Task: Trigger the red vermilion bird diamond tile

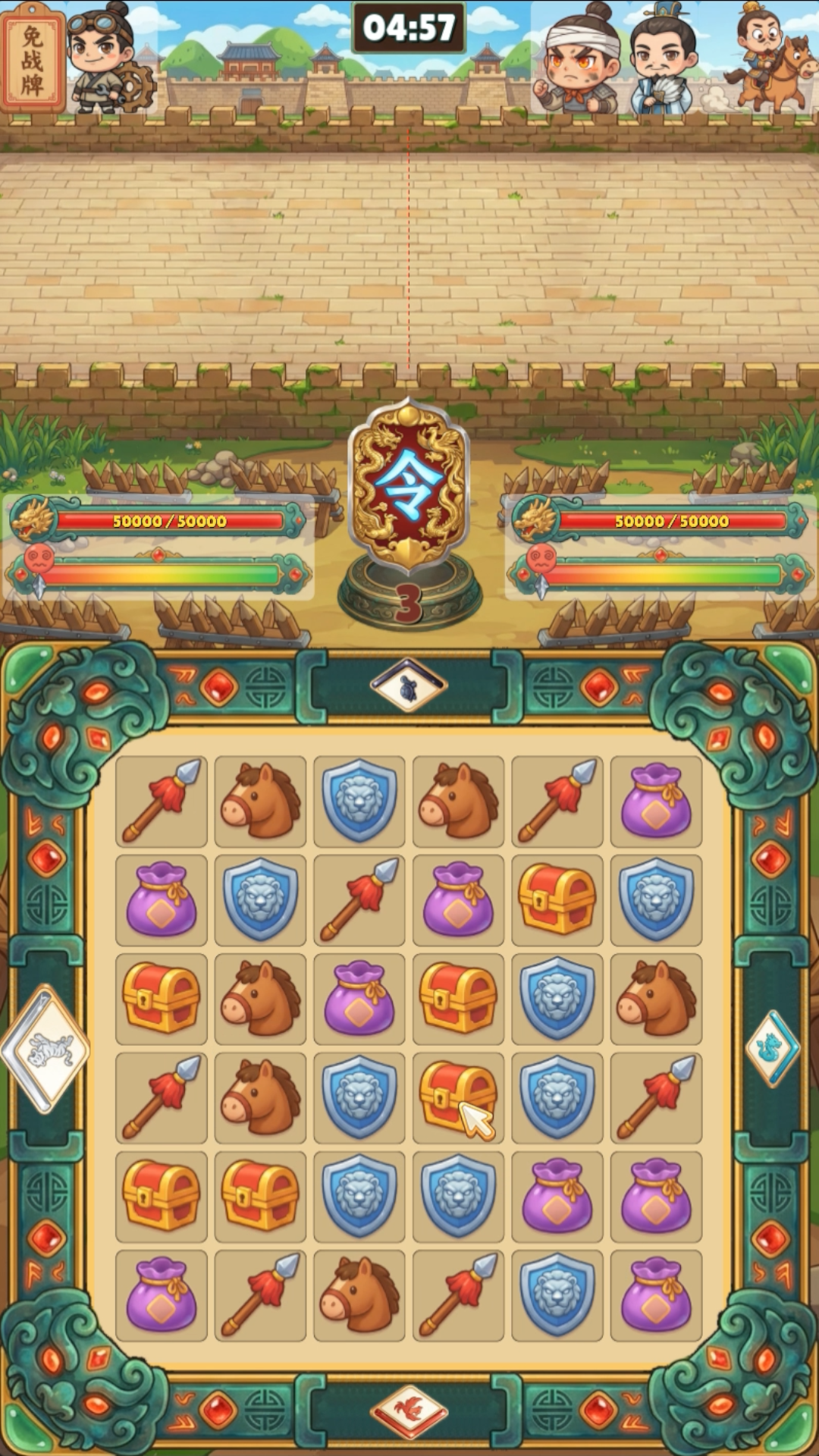Action: click(409, 1412)
